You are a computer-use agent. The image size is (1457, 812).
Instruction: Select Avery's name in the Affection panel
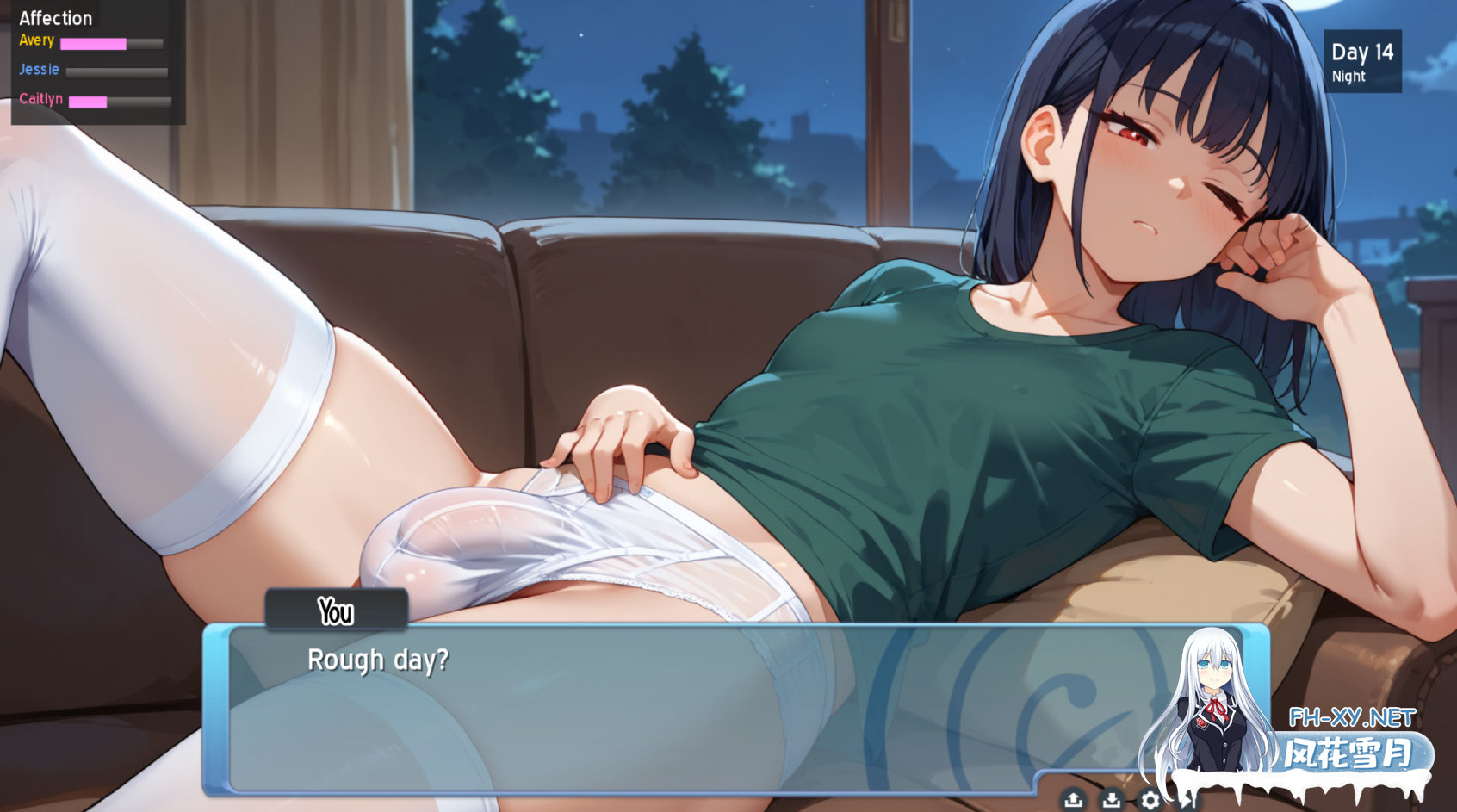point(36,40)
